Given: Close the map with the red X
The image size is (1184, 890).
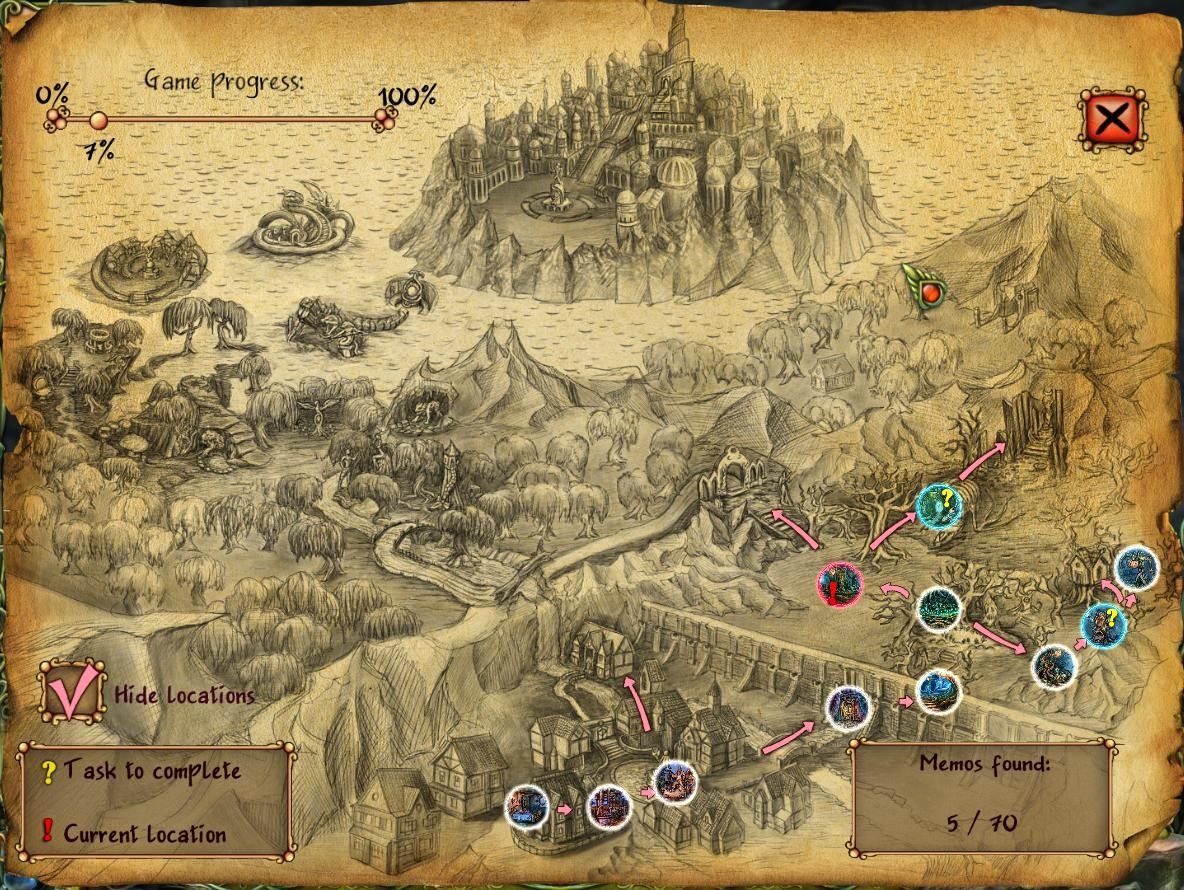Looking at the screenshot, I should point(1112,120).
